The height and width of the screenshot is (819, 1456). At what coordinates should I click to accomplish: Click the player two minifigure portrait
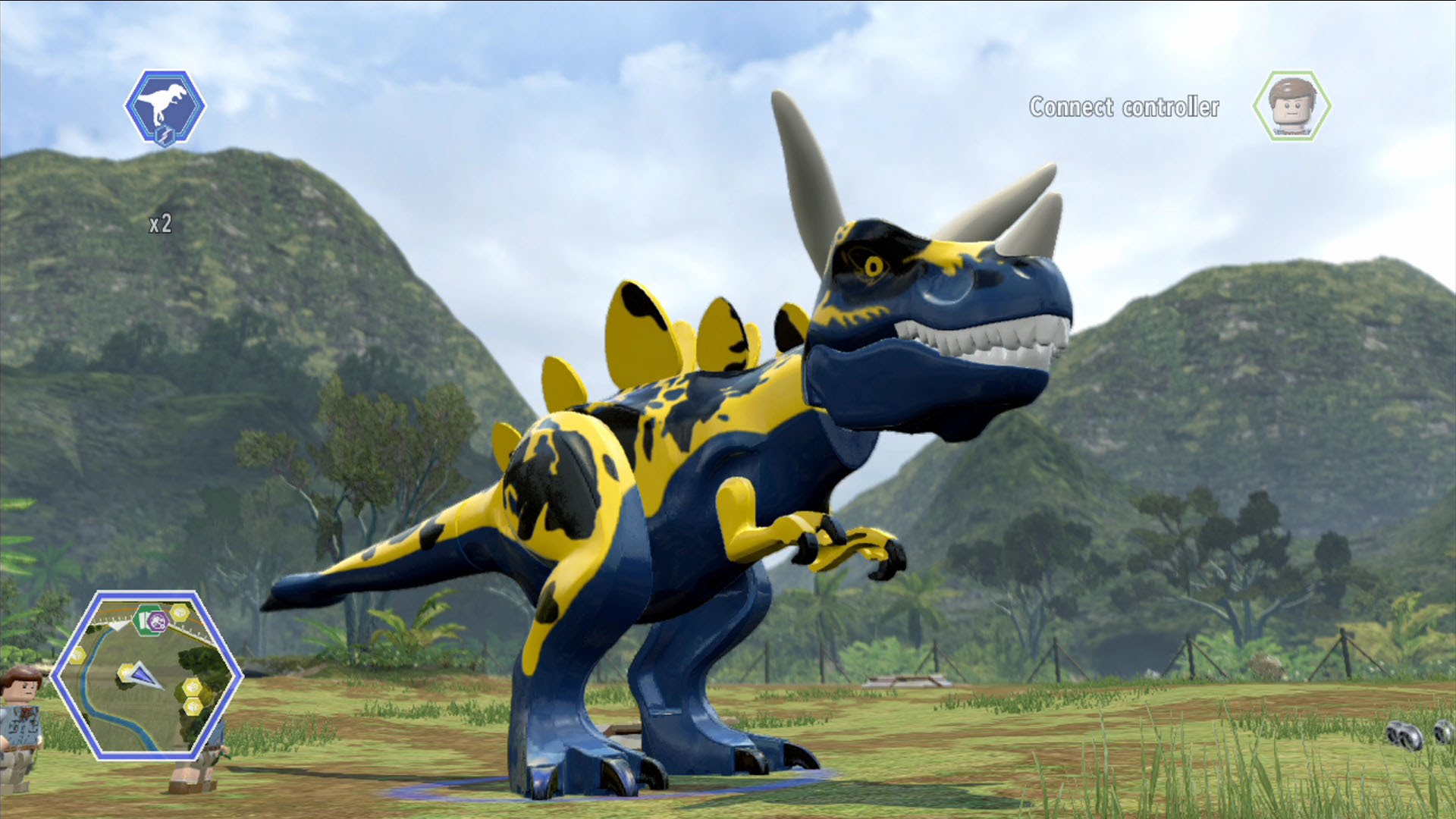[1291, 106]
